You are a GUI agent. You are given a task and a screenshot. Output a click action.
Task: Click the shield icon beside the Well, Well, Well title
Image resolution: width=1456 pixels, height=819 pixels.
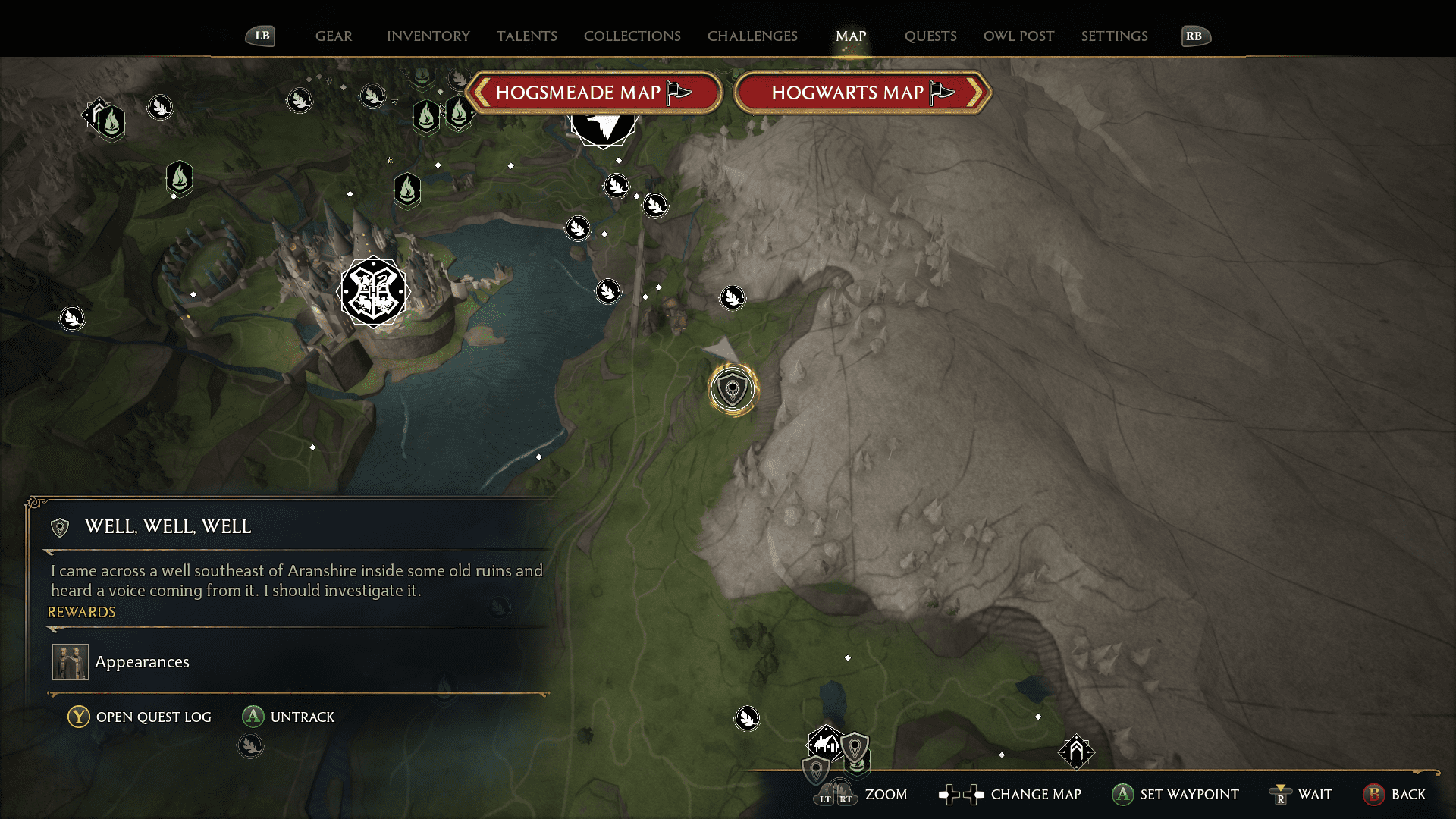pyautogui.click(x=59, y=526)
